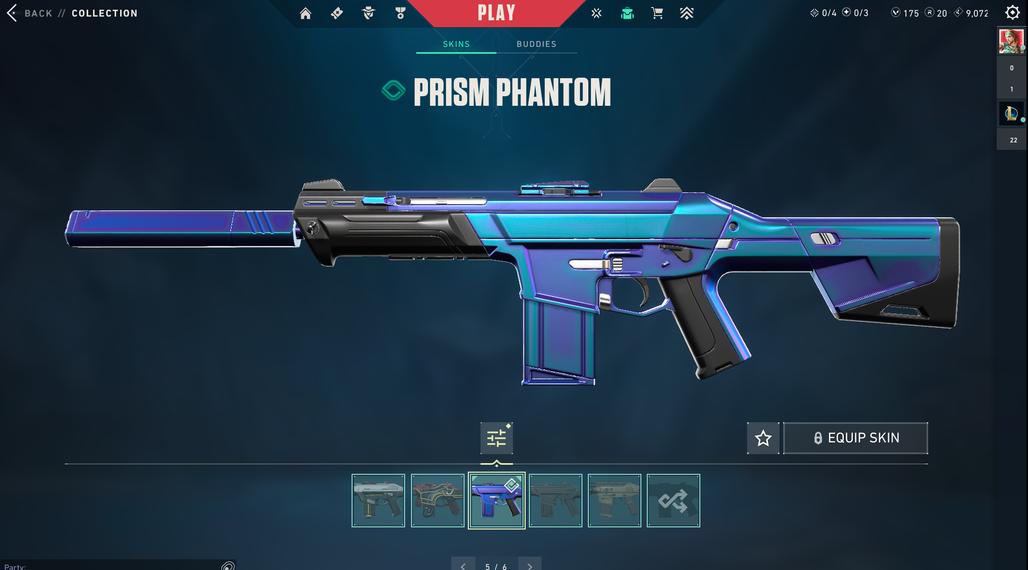Viewport: 1028px width, 570px height.
Task: Switch to the Buddies tab
Action: click(536, 44)
